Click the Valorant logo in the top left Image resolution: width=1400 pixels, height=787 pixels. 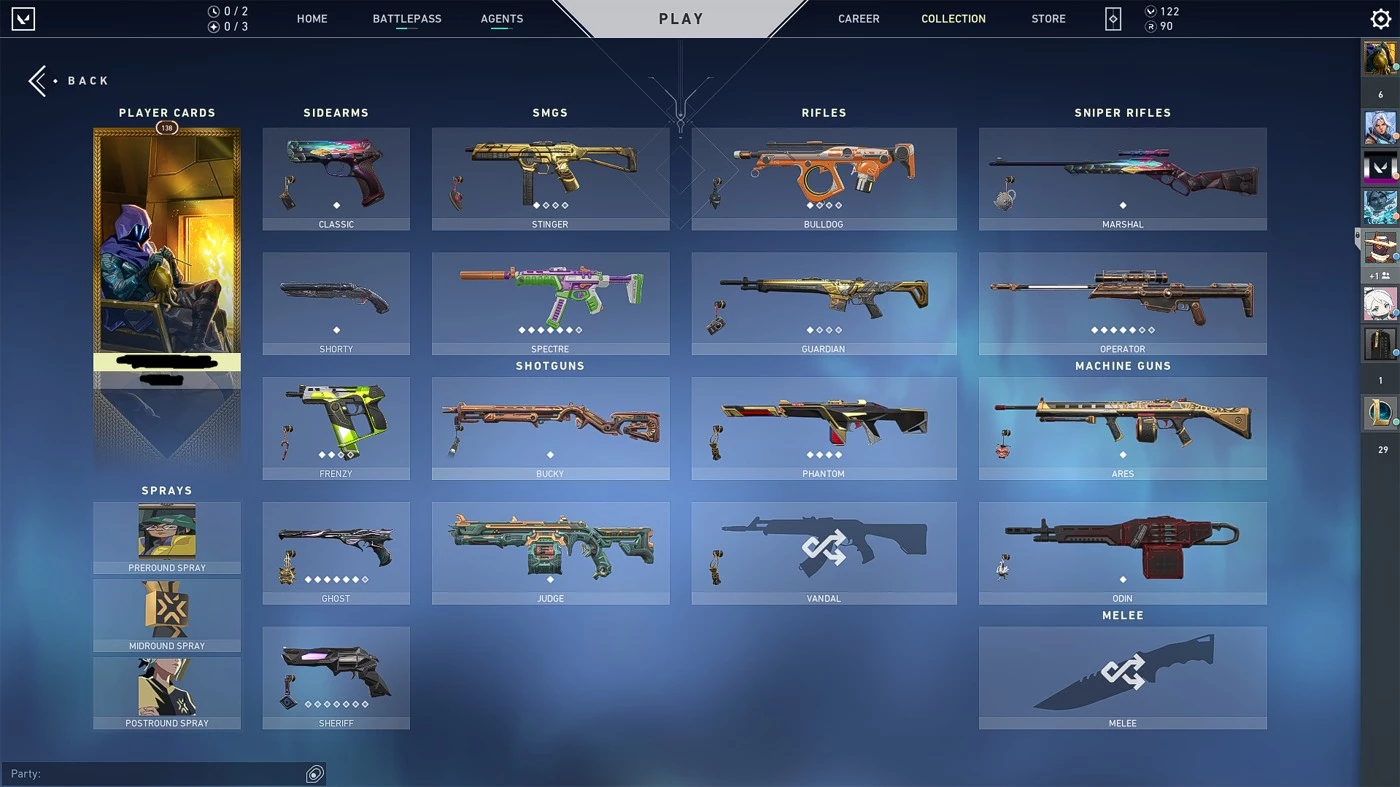(x=22, y=18)
